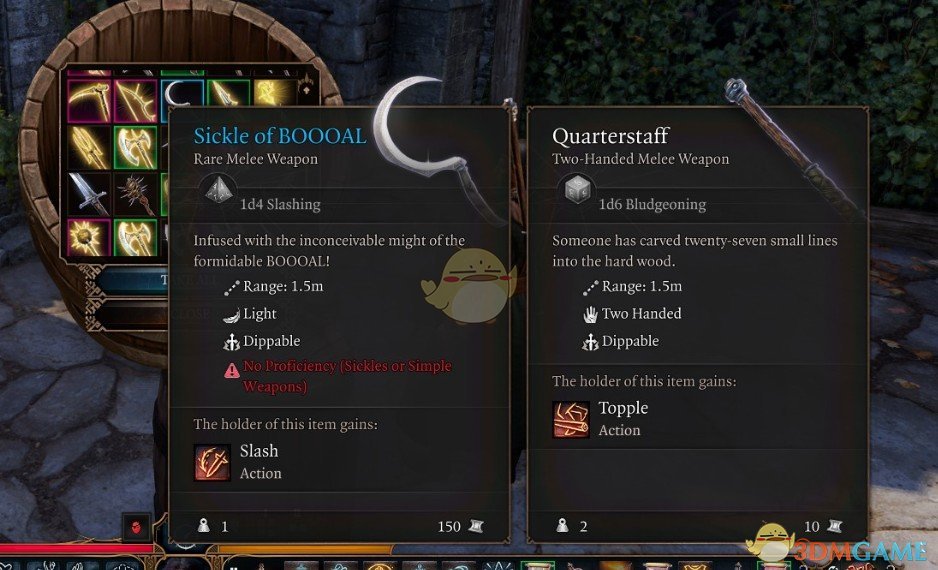Pick the golden bow in the container

[135, 100]
